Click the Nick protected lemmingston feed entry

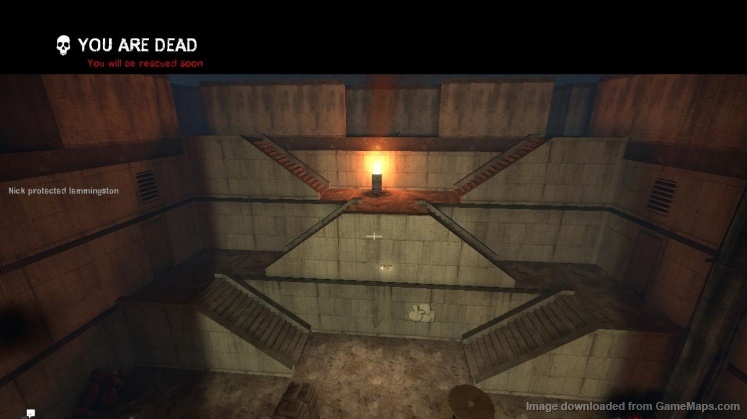pyautogui.click(x=63, y=190)
